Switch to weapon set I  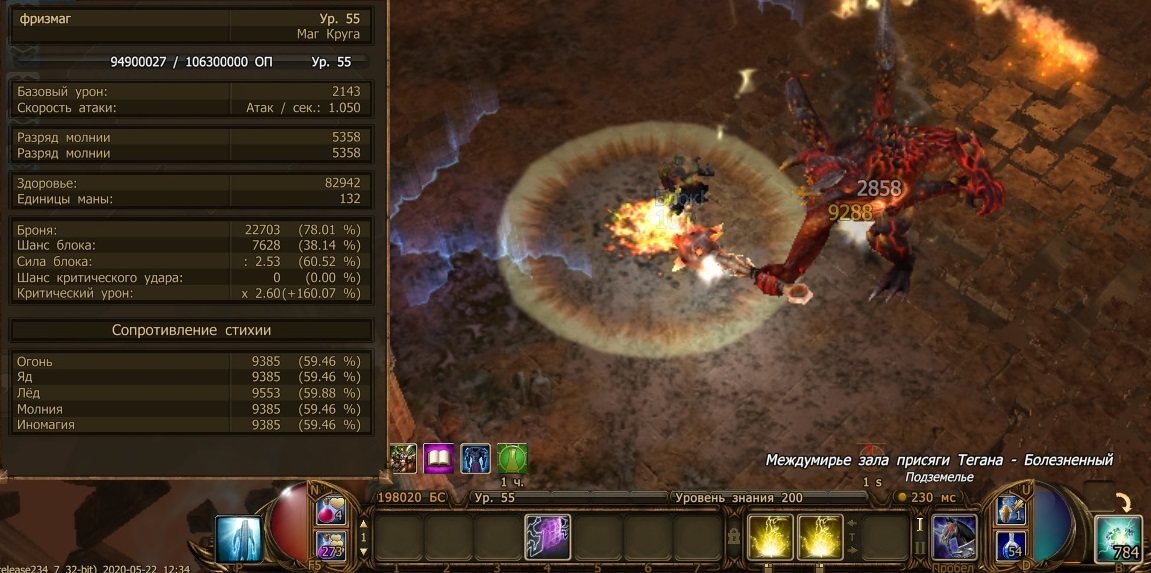[x=920, y=524]
